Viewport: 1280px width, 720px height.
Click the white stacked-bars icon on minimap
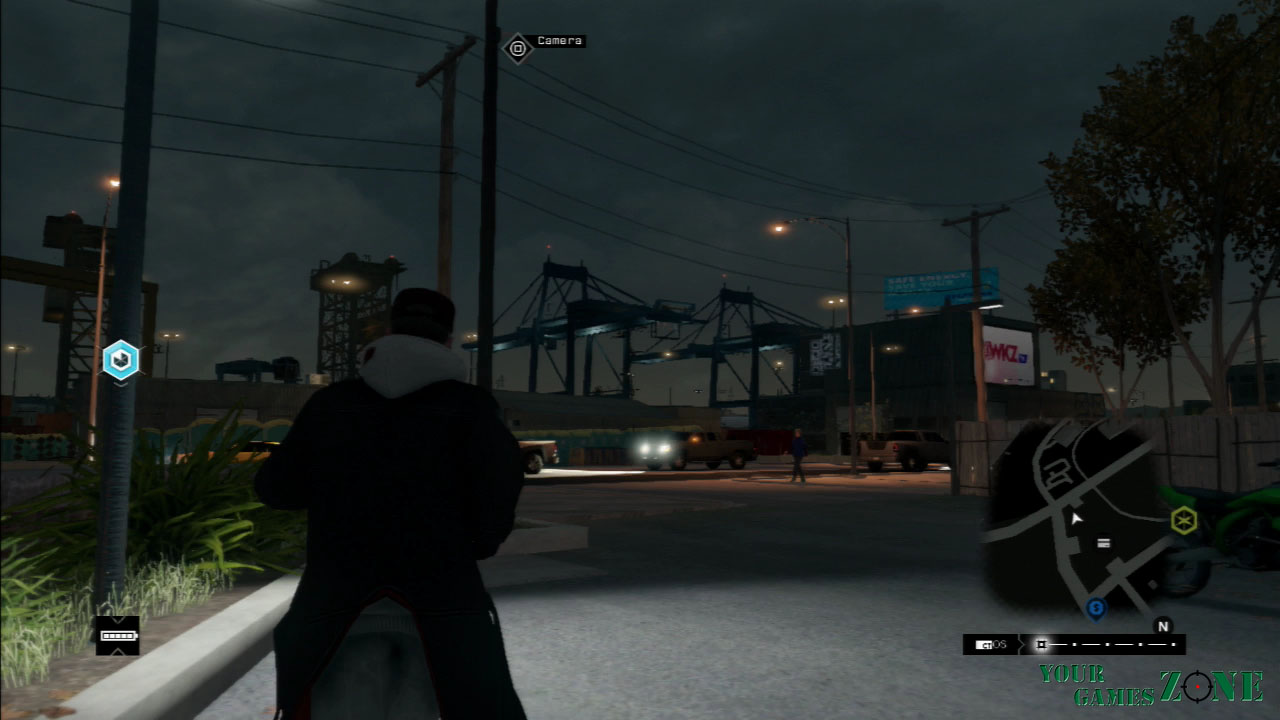pos(1104,543)
